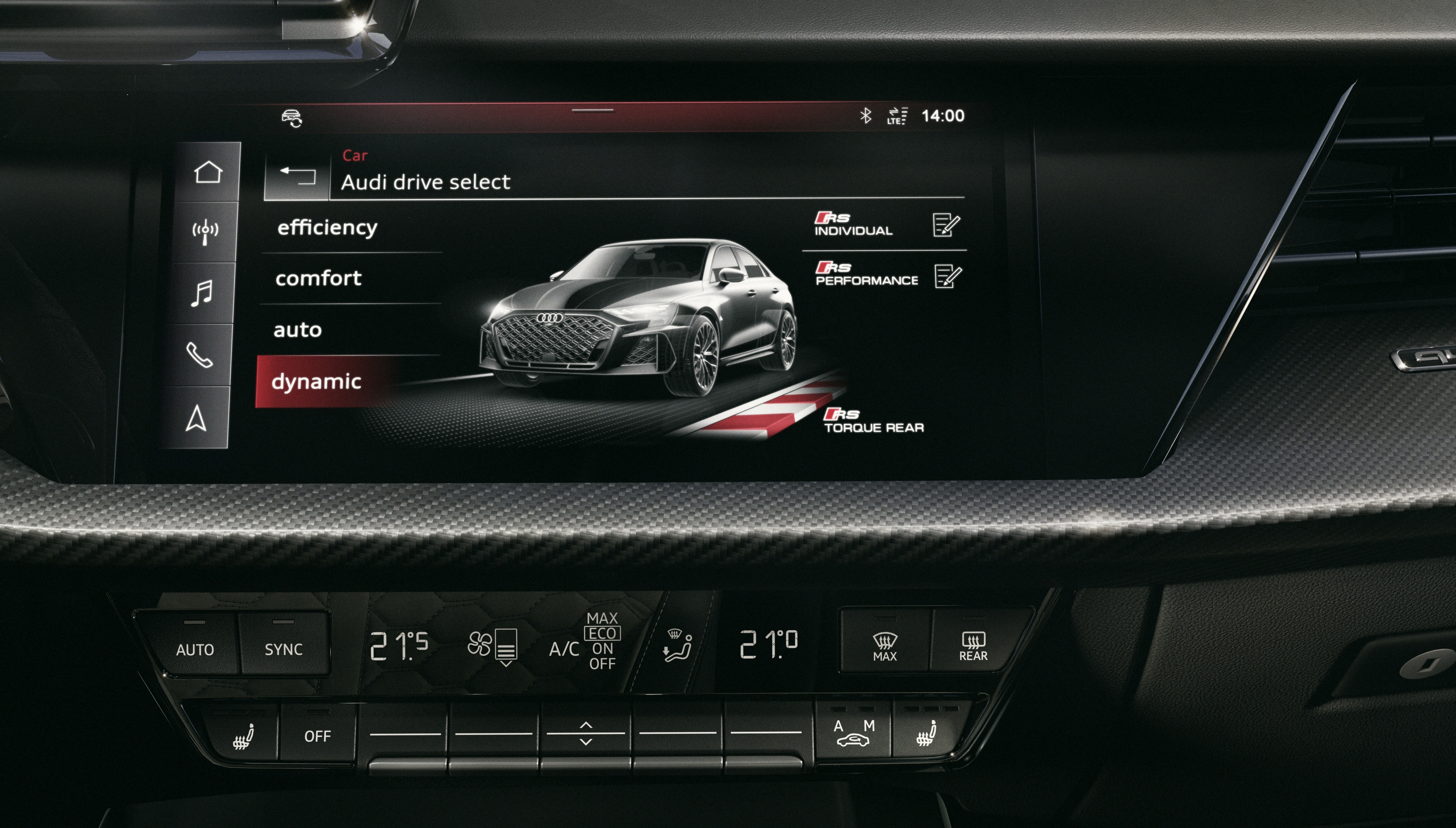
Task: Activate RS Performance mode
Action: tap(866, 274)
